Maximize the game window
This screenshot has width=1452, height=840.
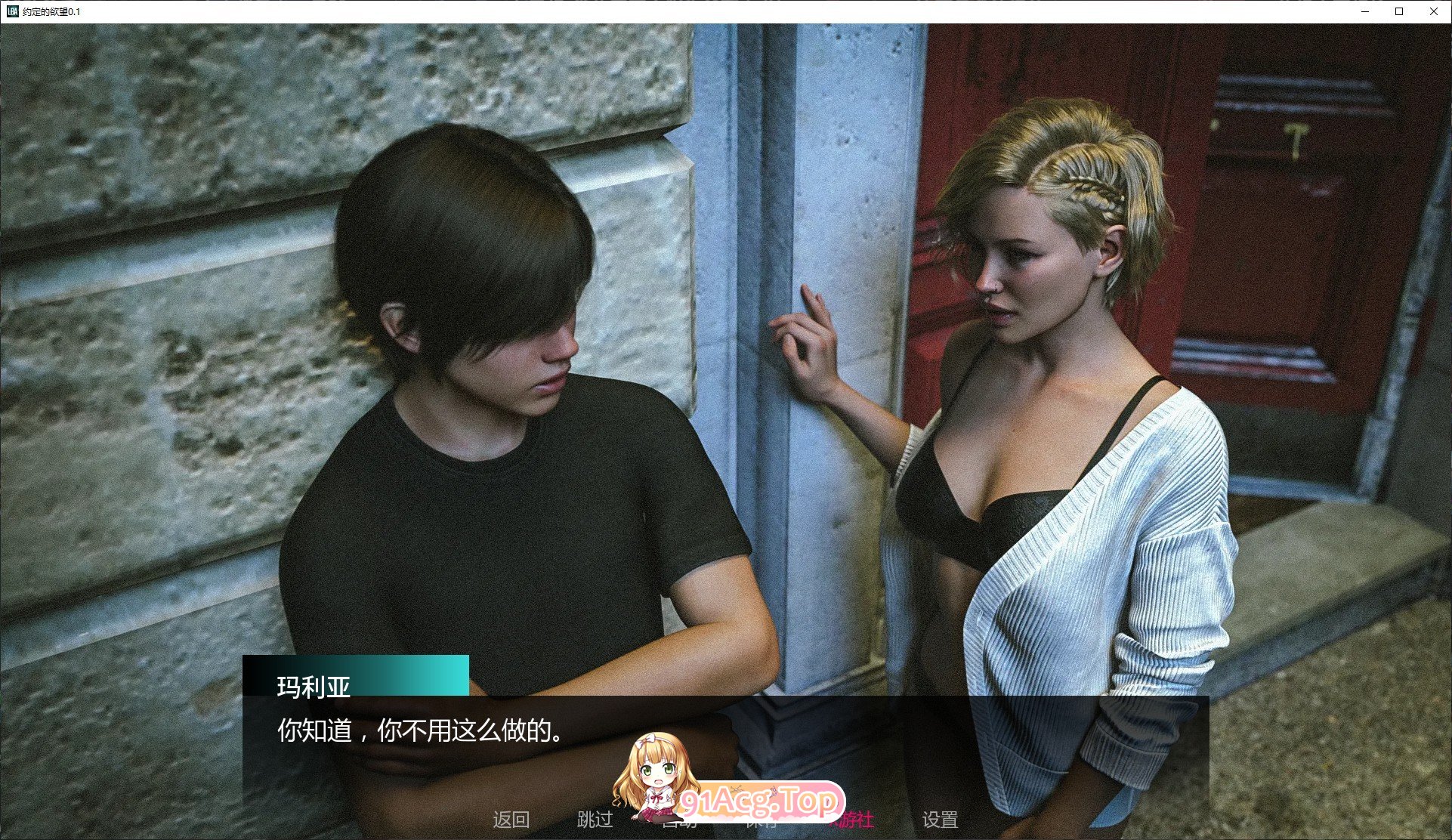click(1398, 11)
